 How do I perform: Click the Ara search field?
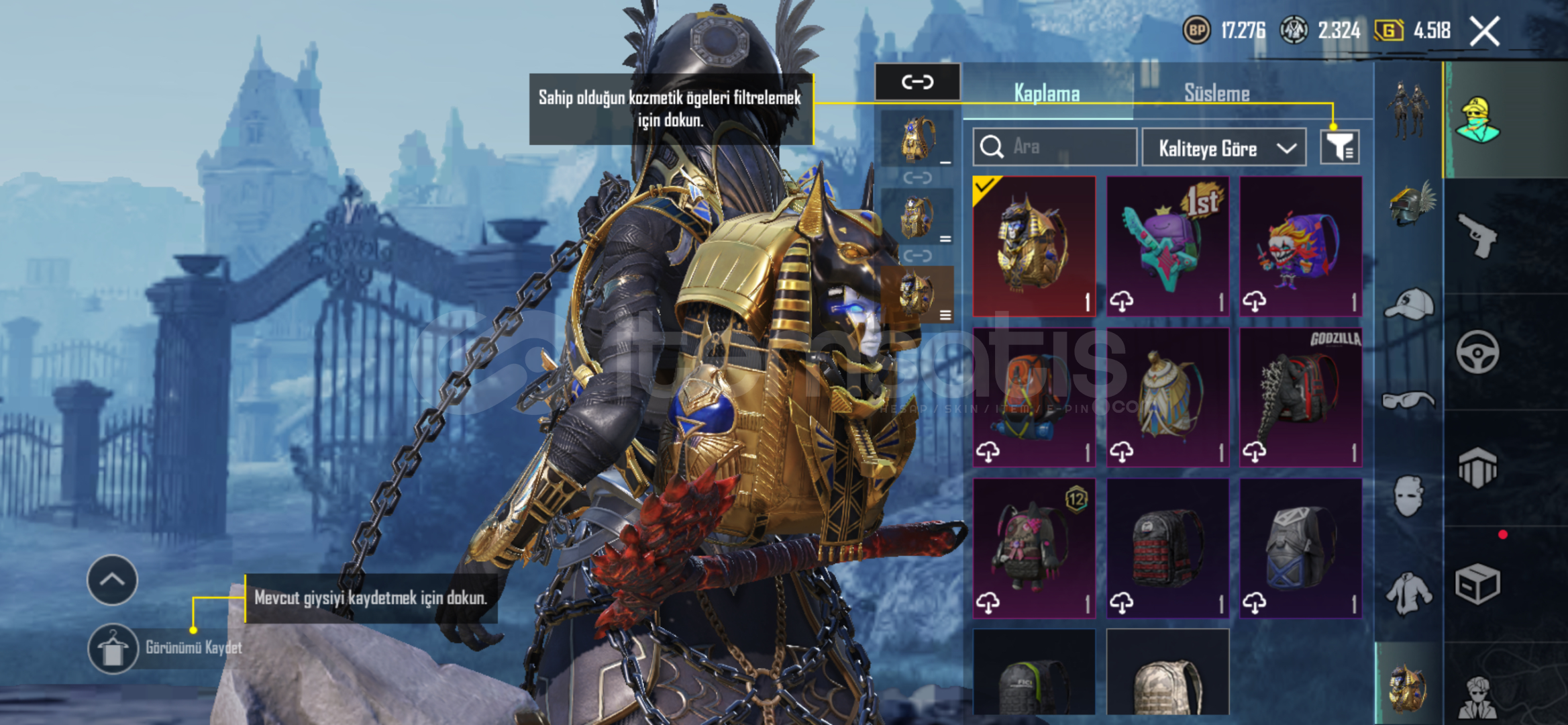click(x=1055, y=146)
